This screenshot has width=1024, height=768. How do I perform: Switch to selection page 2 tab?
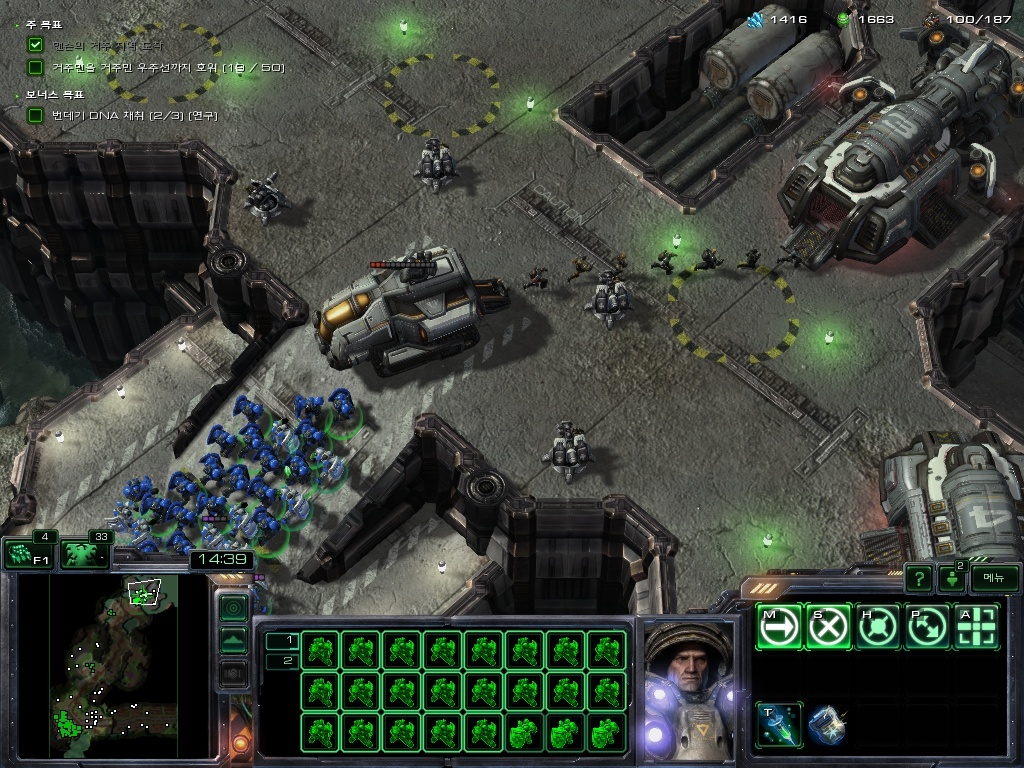click(281, 660)
